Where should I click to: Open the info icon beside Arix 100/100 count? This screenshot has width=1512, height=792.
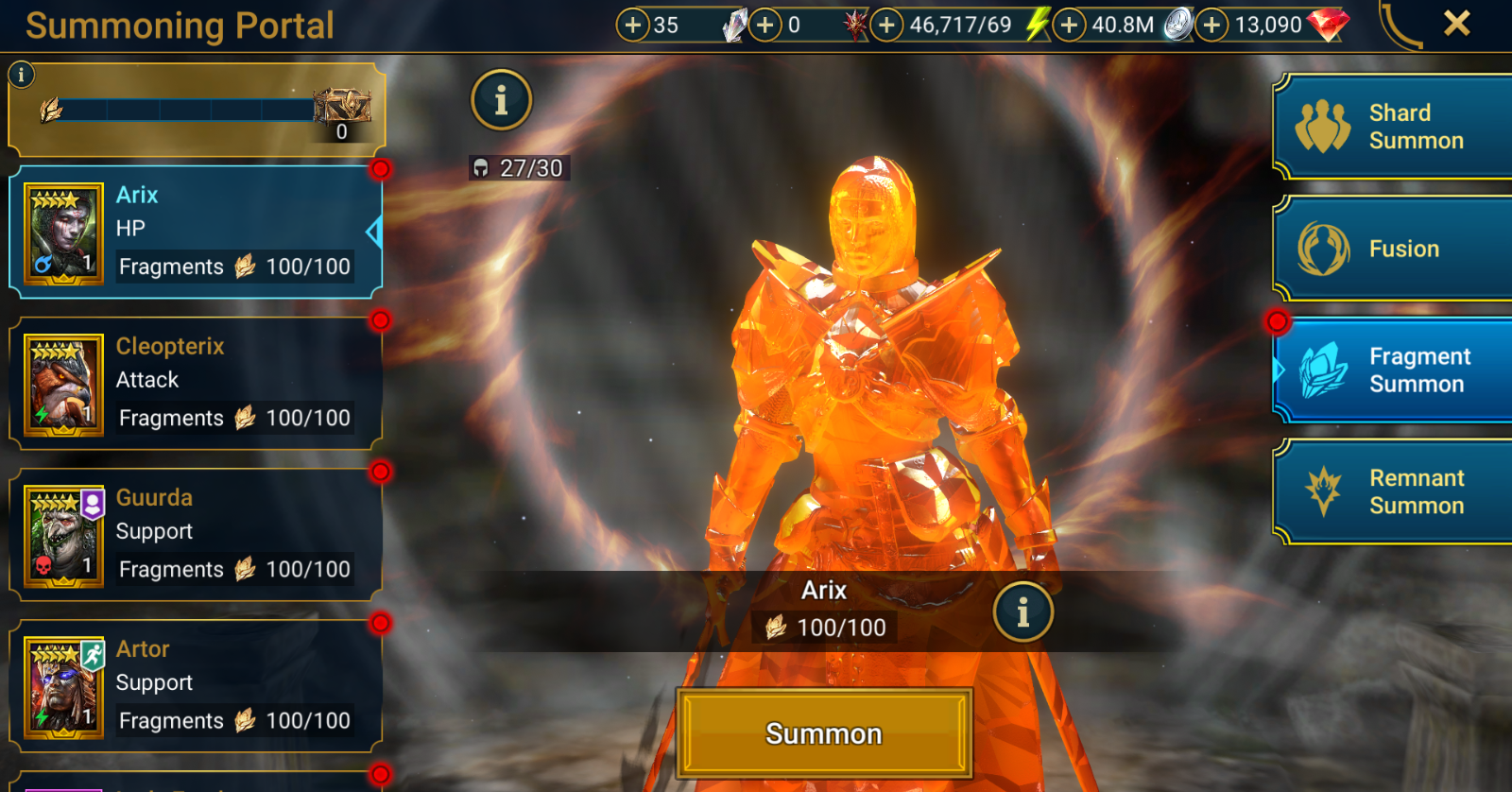1024,611
